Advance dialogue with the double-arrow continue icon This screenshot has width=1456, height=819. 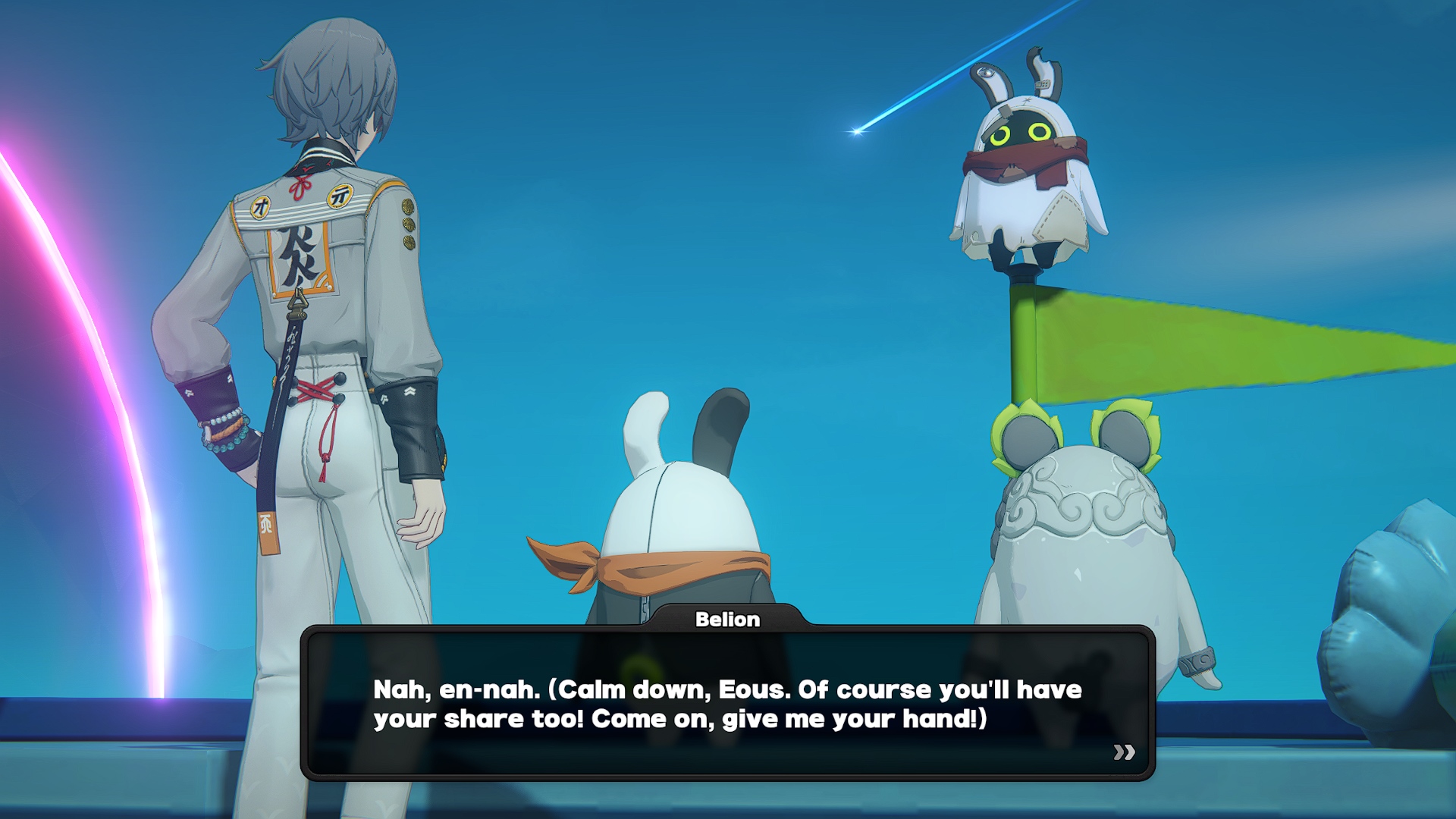(1124, 752)
